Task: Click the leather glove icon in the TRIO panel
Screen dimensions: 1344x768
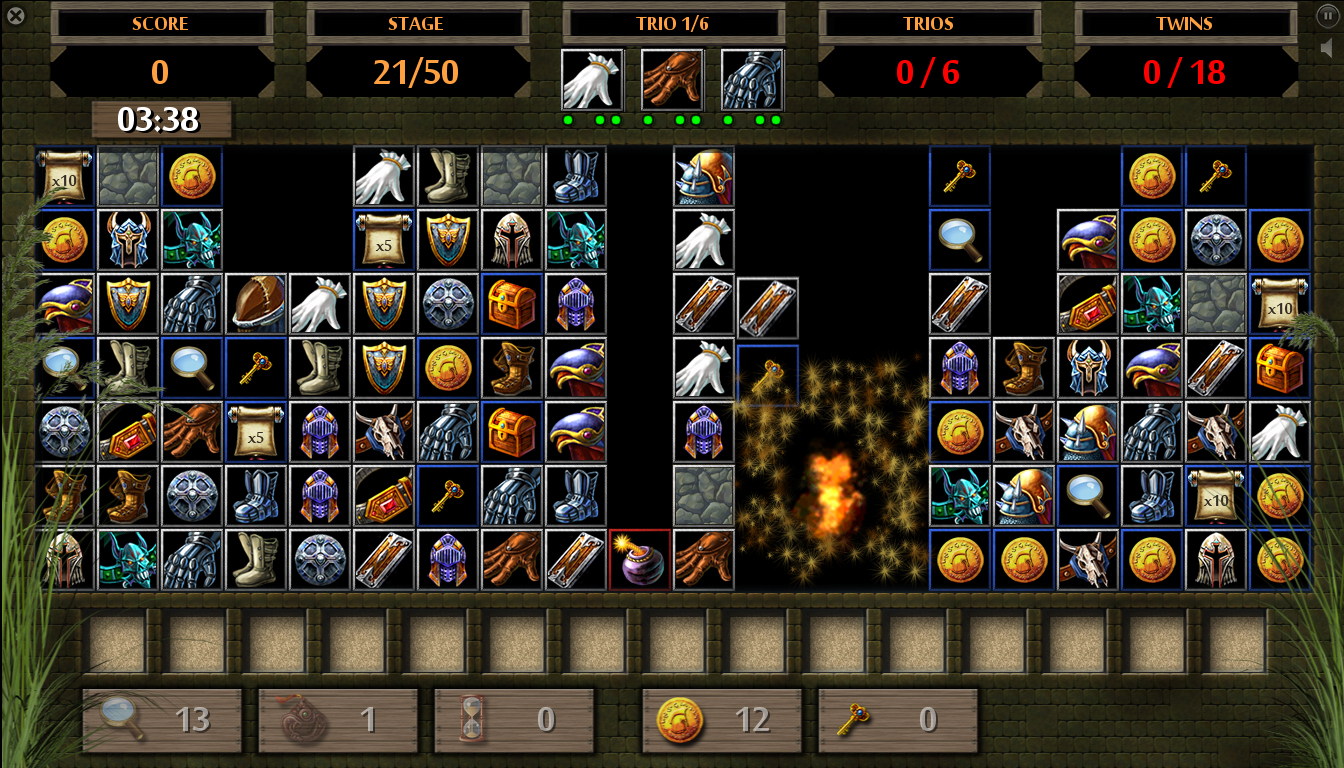Action: click(671, 80)
